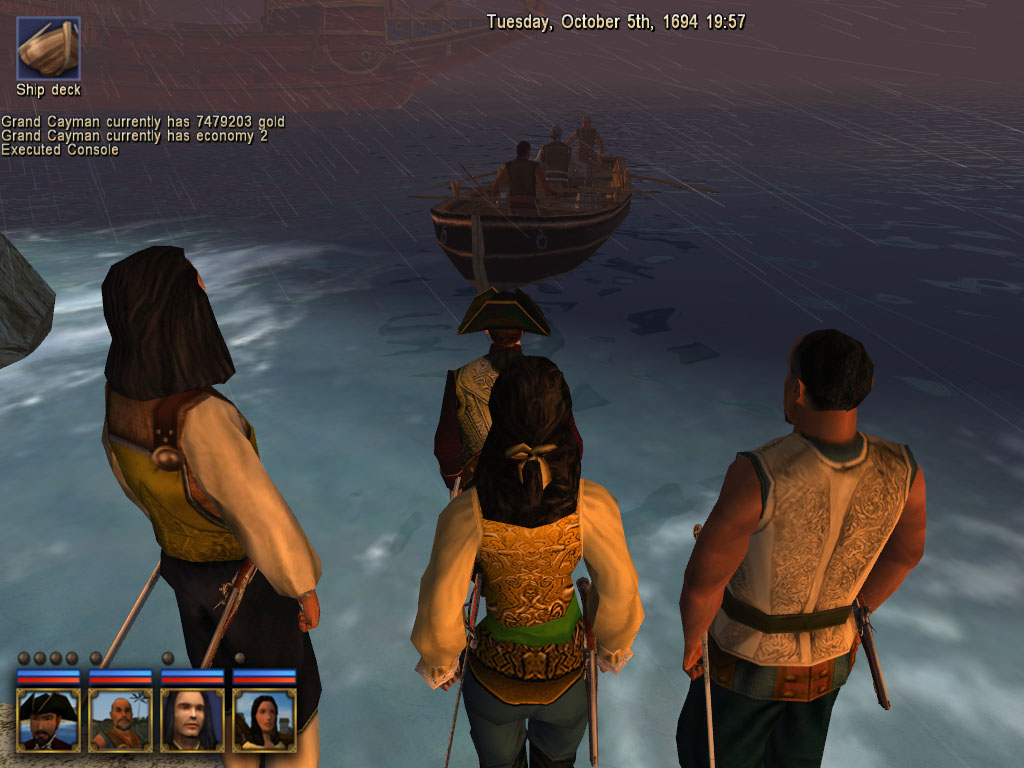Choose the long-haired man's portrait
The image size is (1024, 768).
(192, 719)
